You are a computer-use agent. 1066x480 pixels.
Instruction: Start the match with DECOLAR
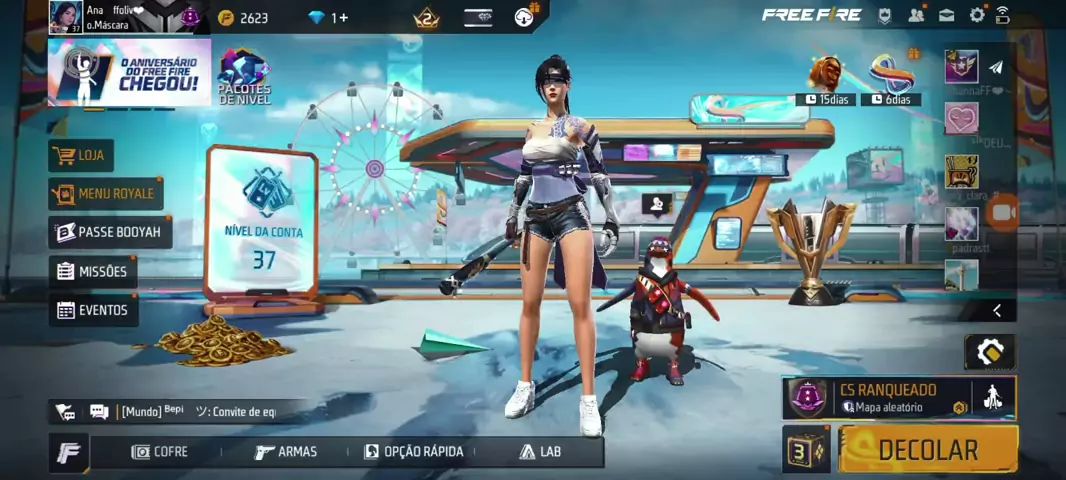point(927,449)
